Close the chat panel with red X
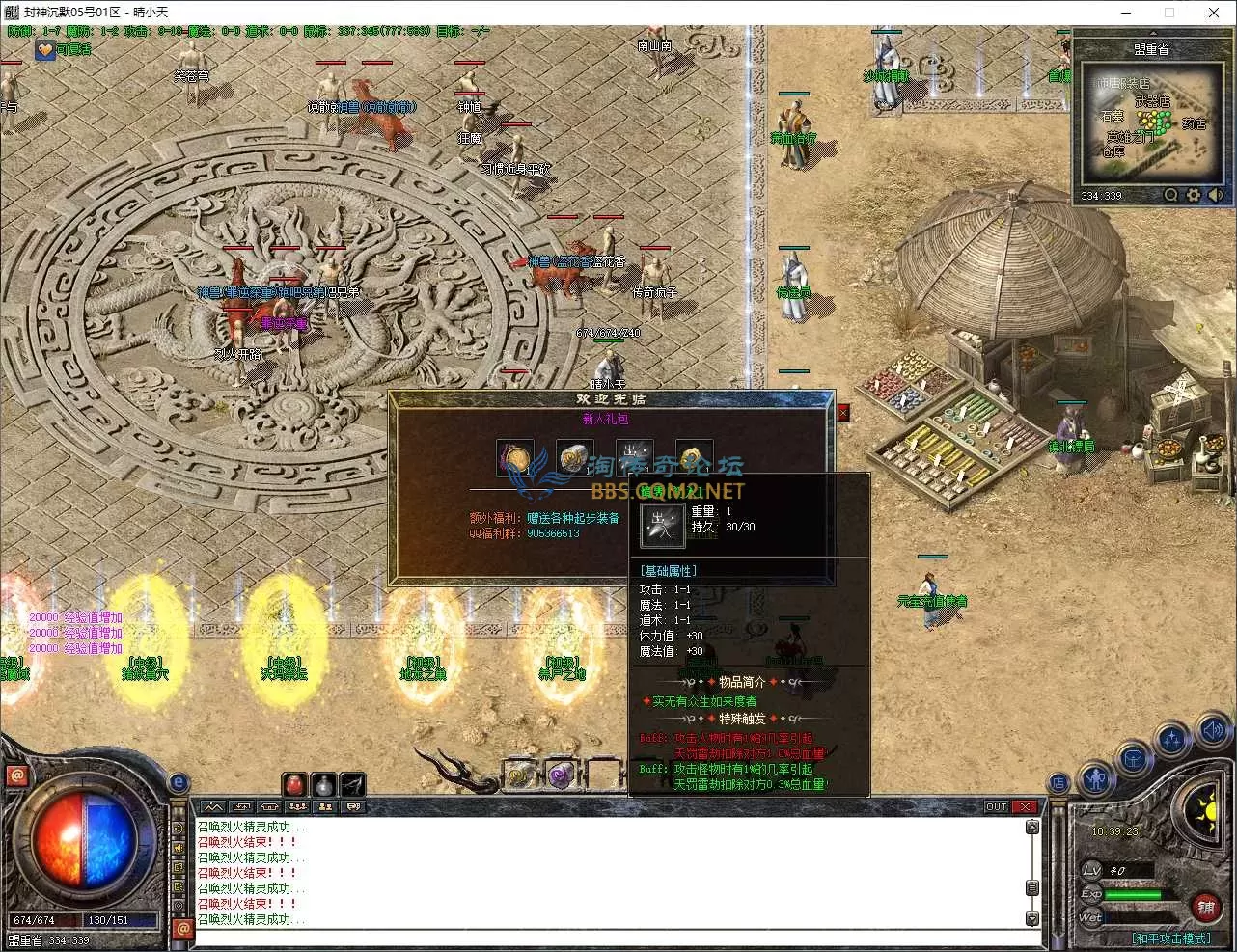This screenshot has width=1237, height=952. 1025,806
